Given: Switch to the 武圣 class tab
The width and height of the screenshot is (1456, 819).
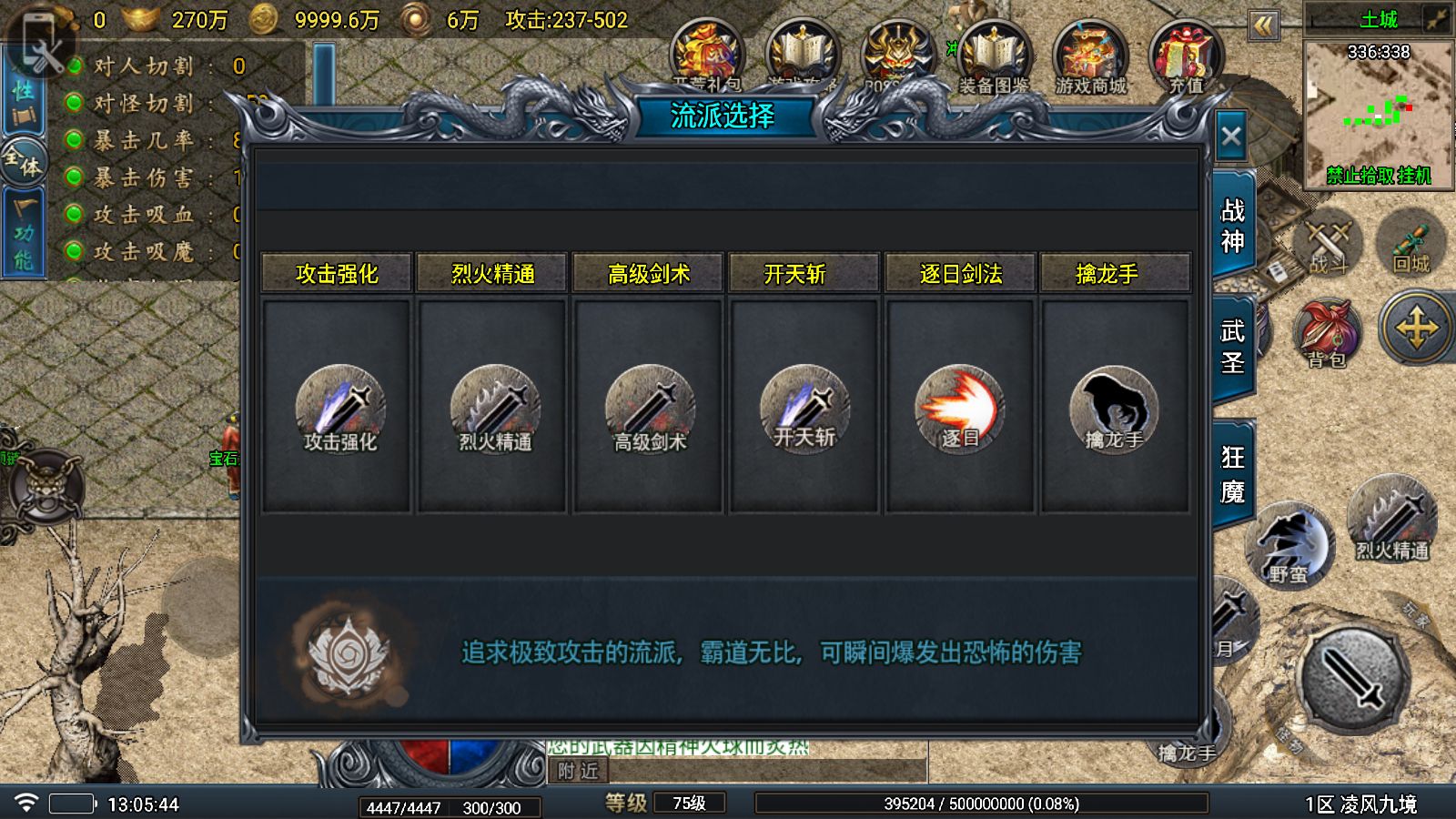Looking at the screenshot, I should click(1234, 346).
